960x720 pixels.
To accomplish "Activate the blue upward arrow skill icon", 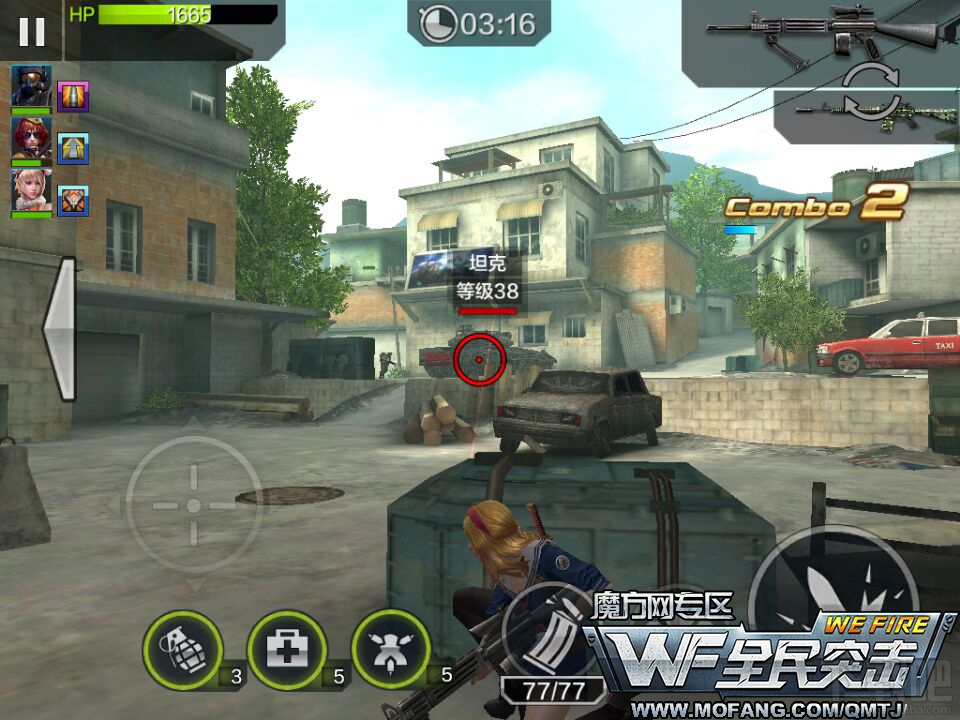I will coord(73,149).
